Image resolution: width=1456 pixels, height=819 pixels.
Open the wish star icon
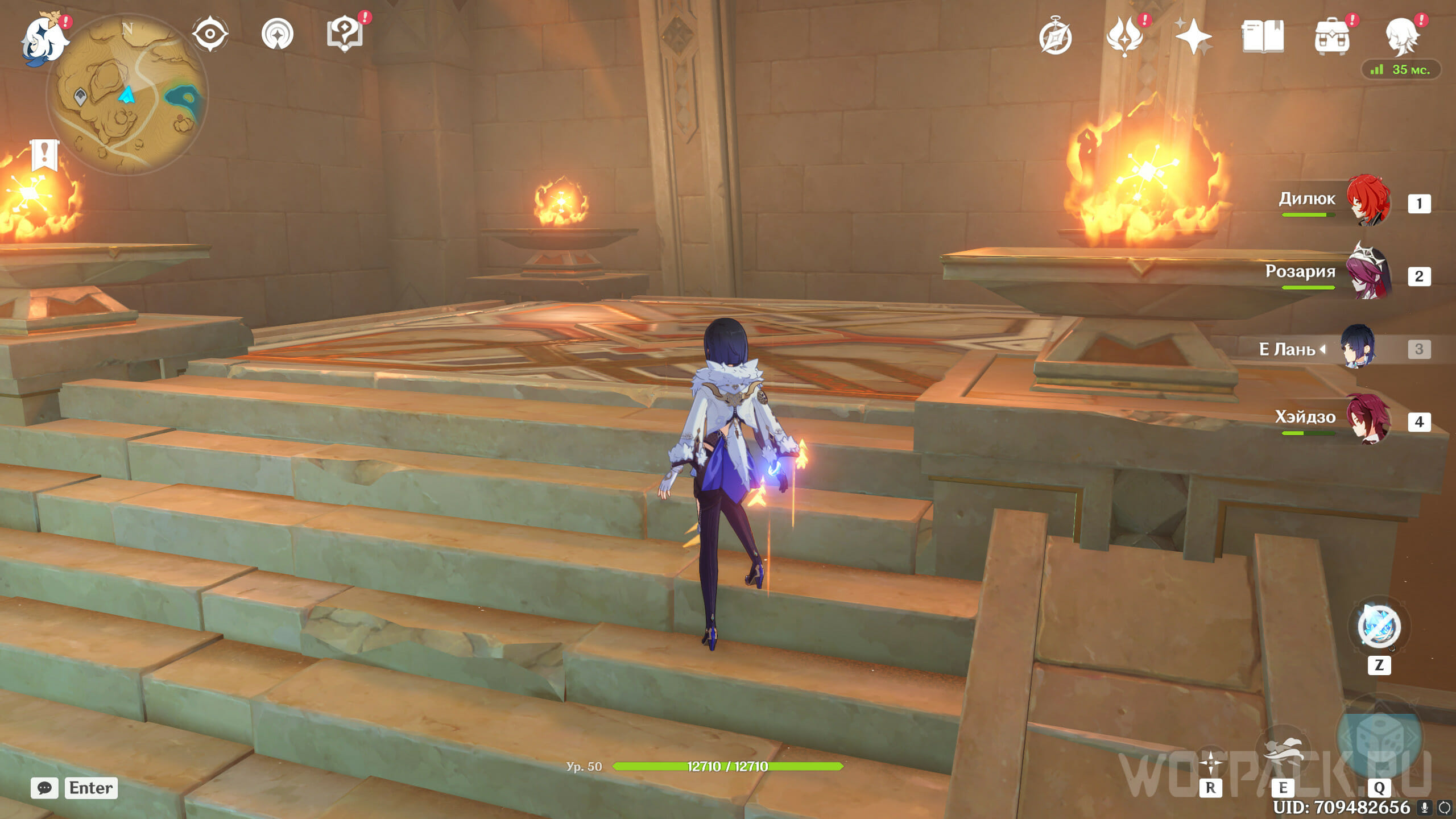tap(1193, 36)
